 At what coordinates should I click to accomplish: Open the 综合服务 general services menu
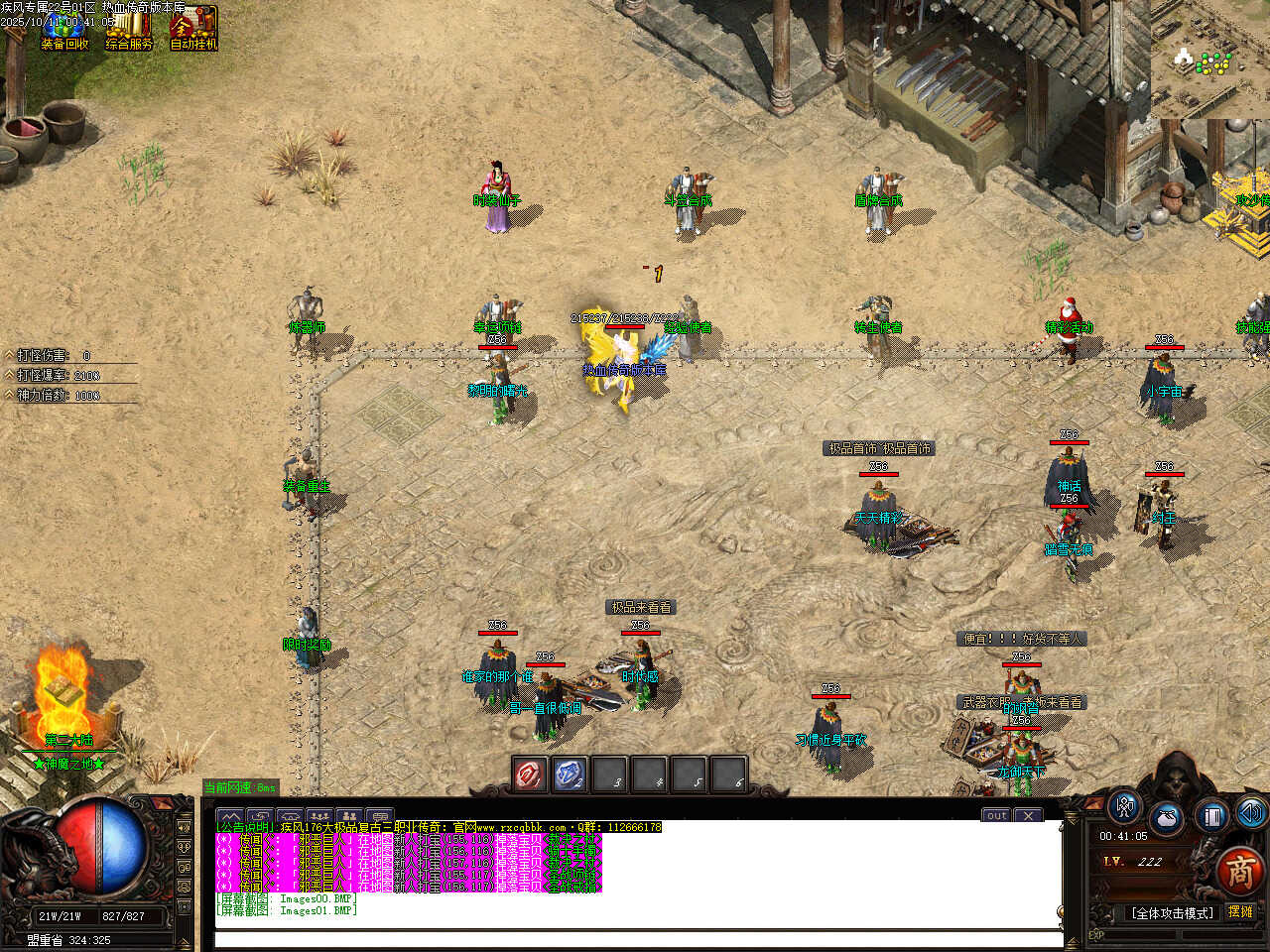click(x=129, y=30)
